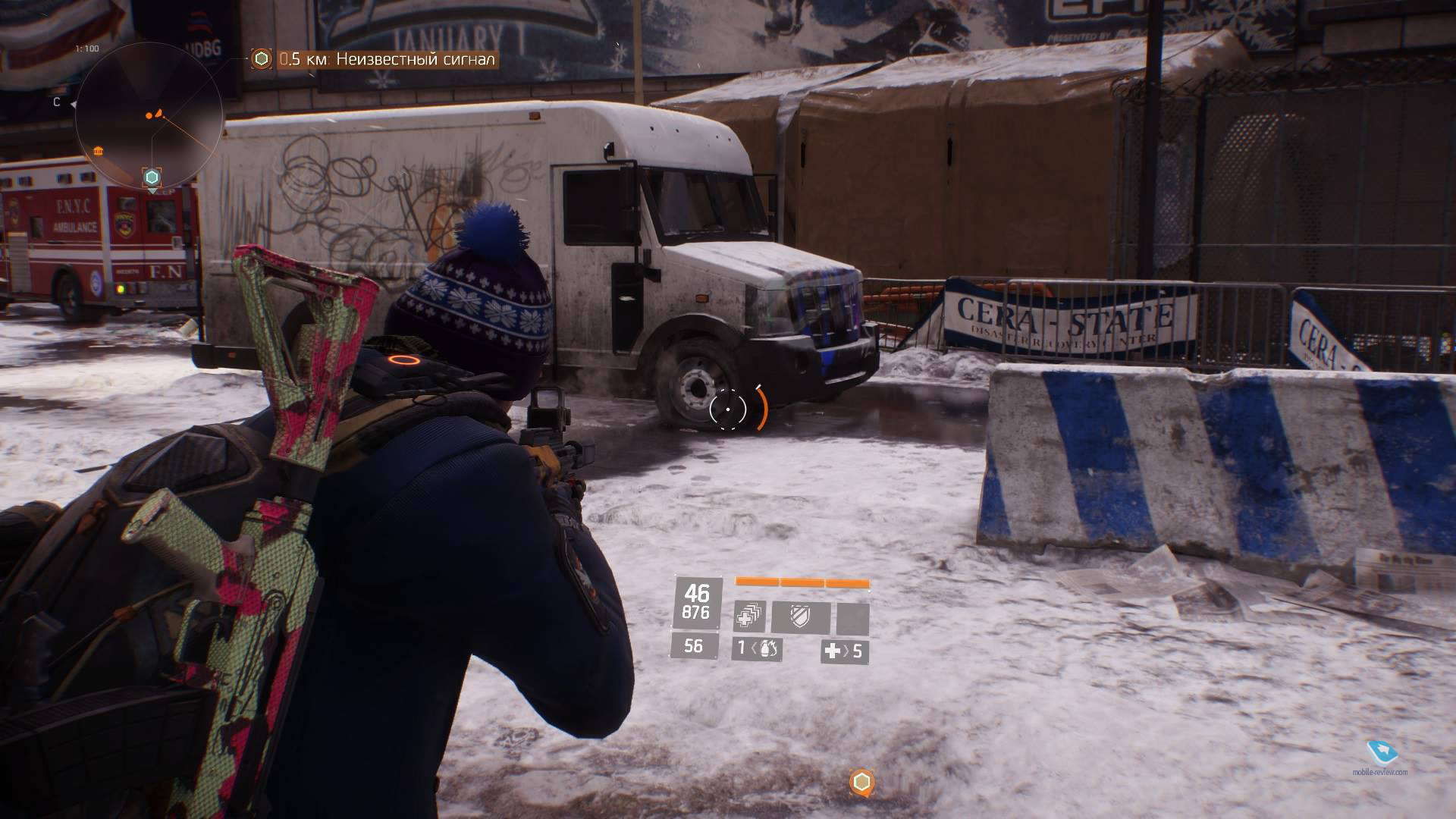Click the hexagon mission marker on minimap
Image resolution: width=1456 pixels, height=819 pixels.
[152, 177]
